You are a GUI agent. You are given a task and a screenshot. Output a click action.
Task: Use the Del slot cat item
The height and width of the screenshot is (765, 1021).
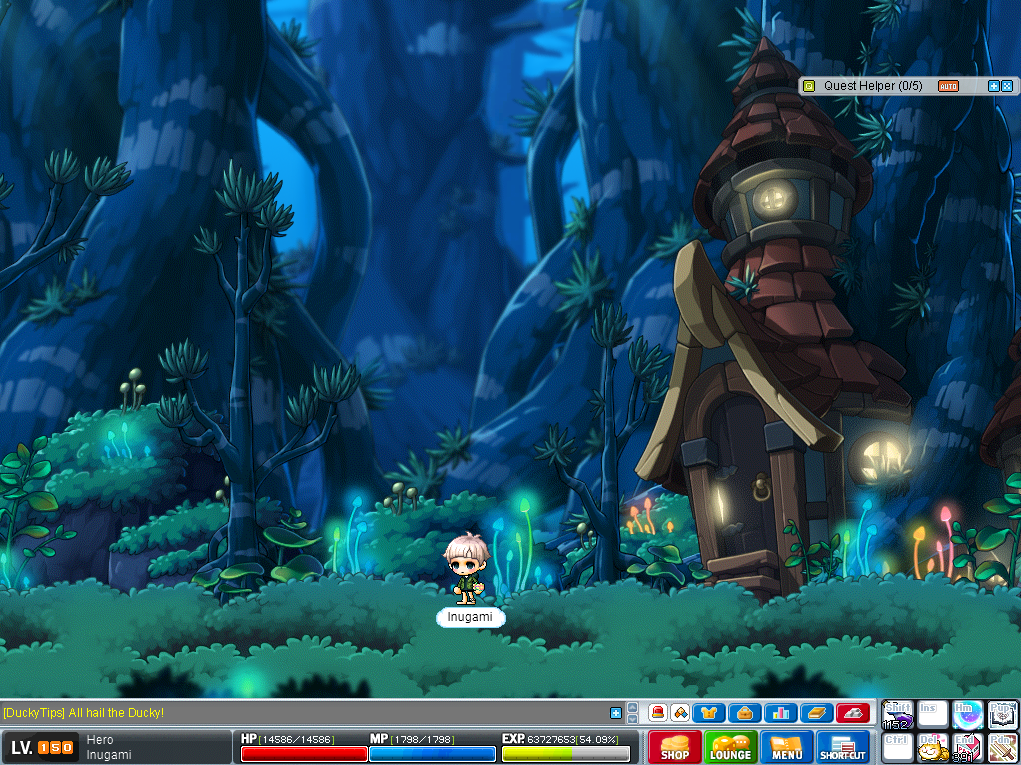click(932, 748)
